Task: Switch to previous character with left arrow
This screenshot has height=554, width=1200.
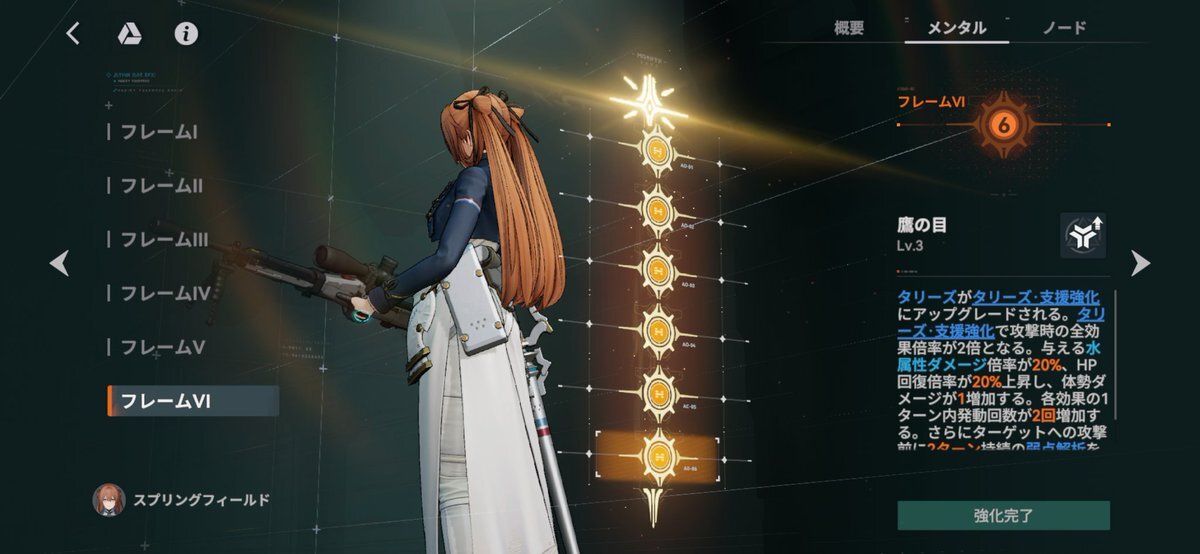Action: coord(60,263)
